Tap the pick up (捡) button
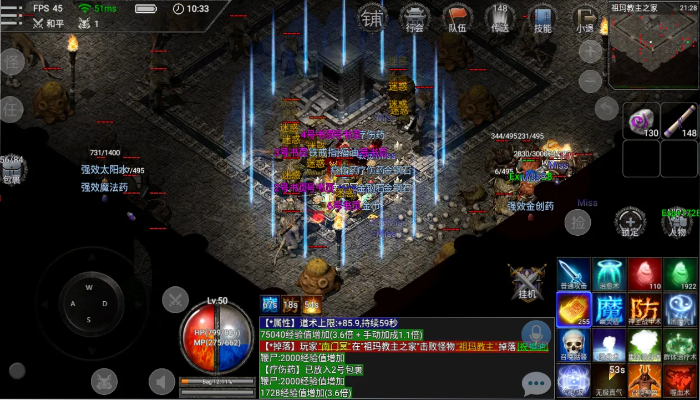Screen dimensions: 700x400 pyautogui.click(x=577, y=222)
